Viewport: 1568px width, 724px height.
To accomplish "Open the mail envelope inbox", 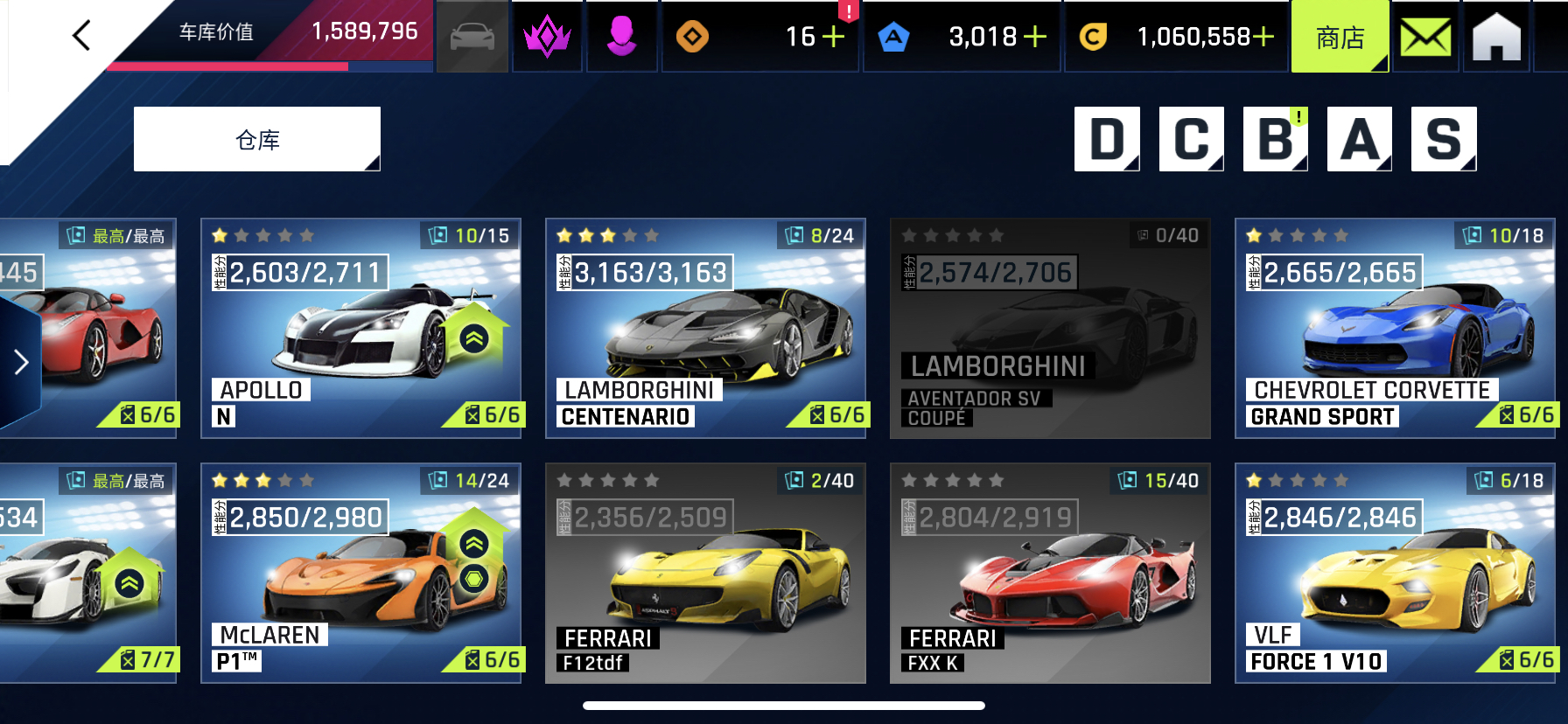I will (1425, 38).
